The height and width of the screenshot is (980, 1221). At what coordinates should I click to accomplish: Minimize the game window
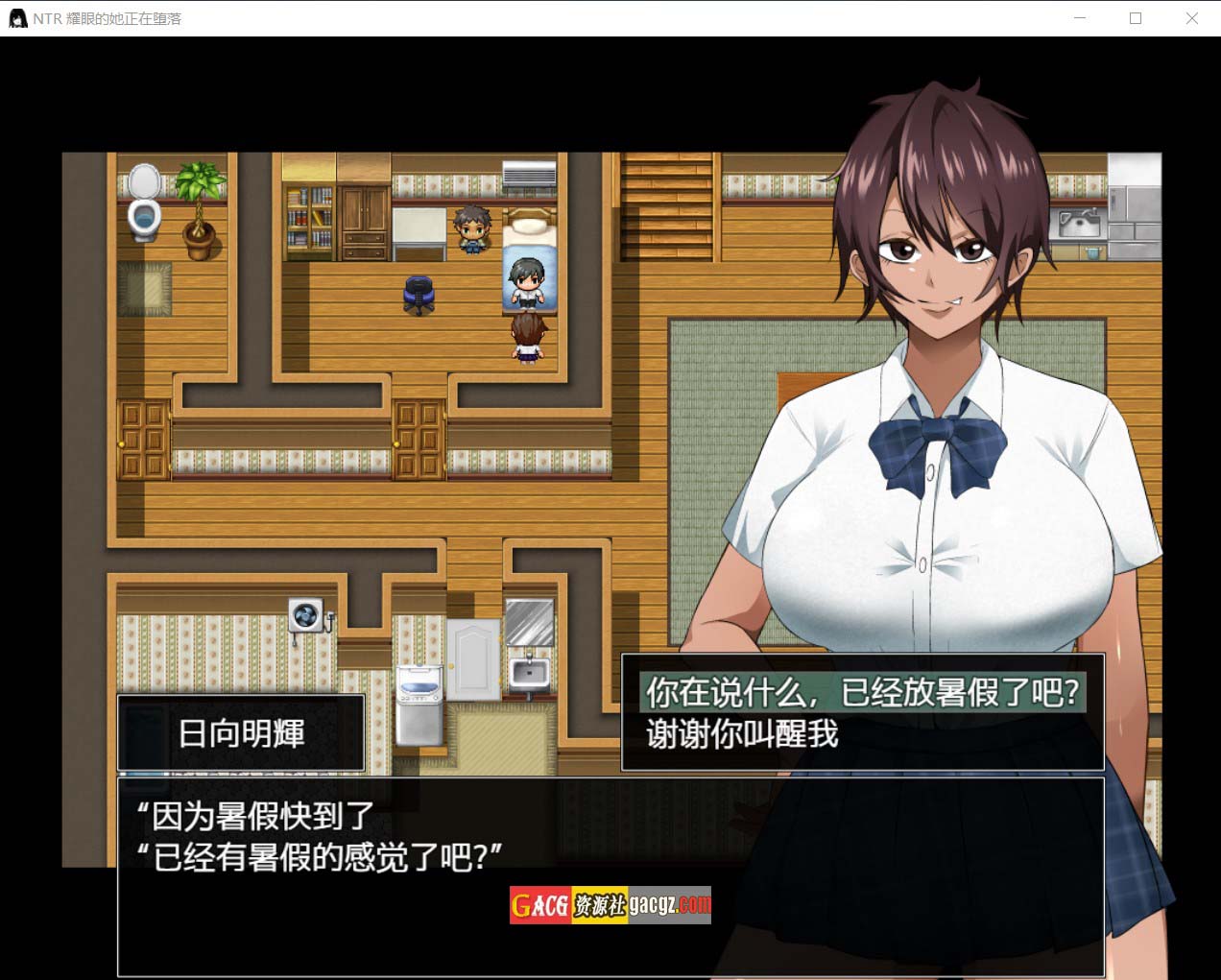1080,18
